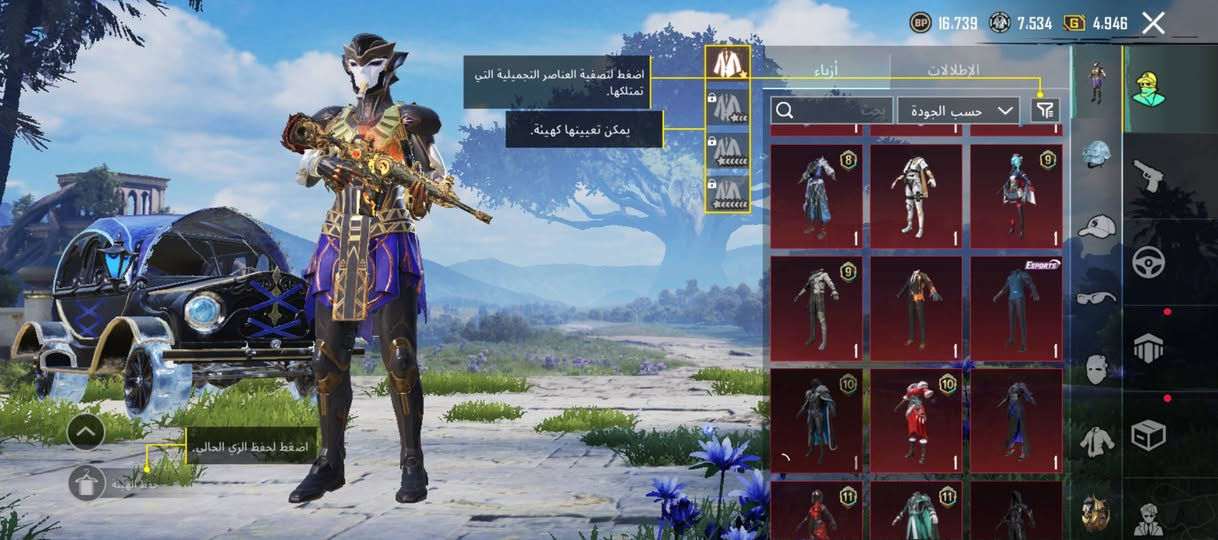
Task: Open the steering wheel vehicle category
Action: [x=1148, y=262]
